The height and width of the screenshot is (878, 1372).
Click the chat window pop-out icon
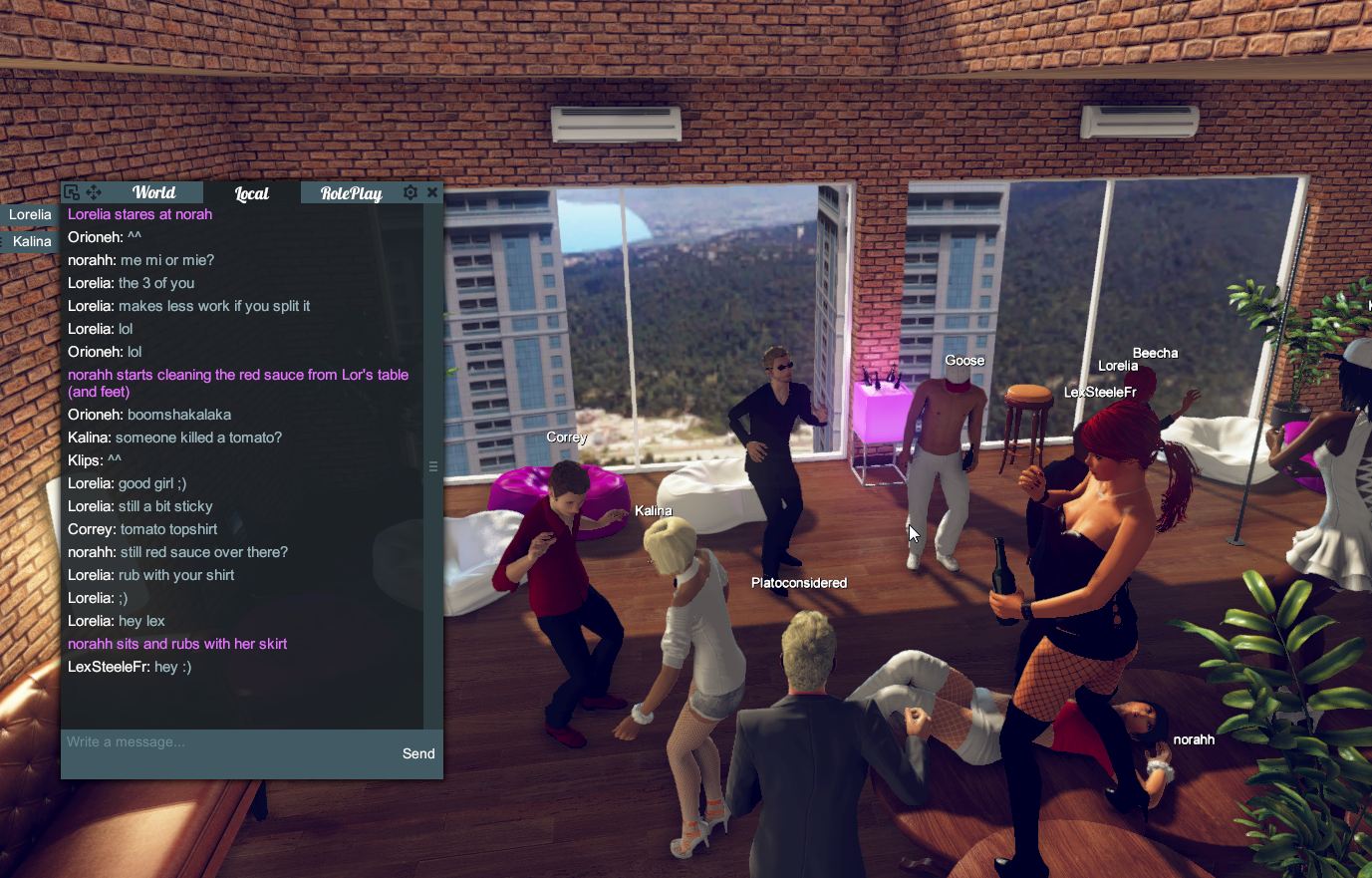70,191
